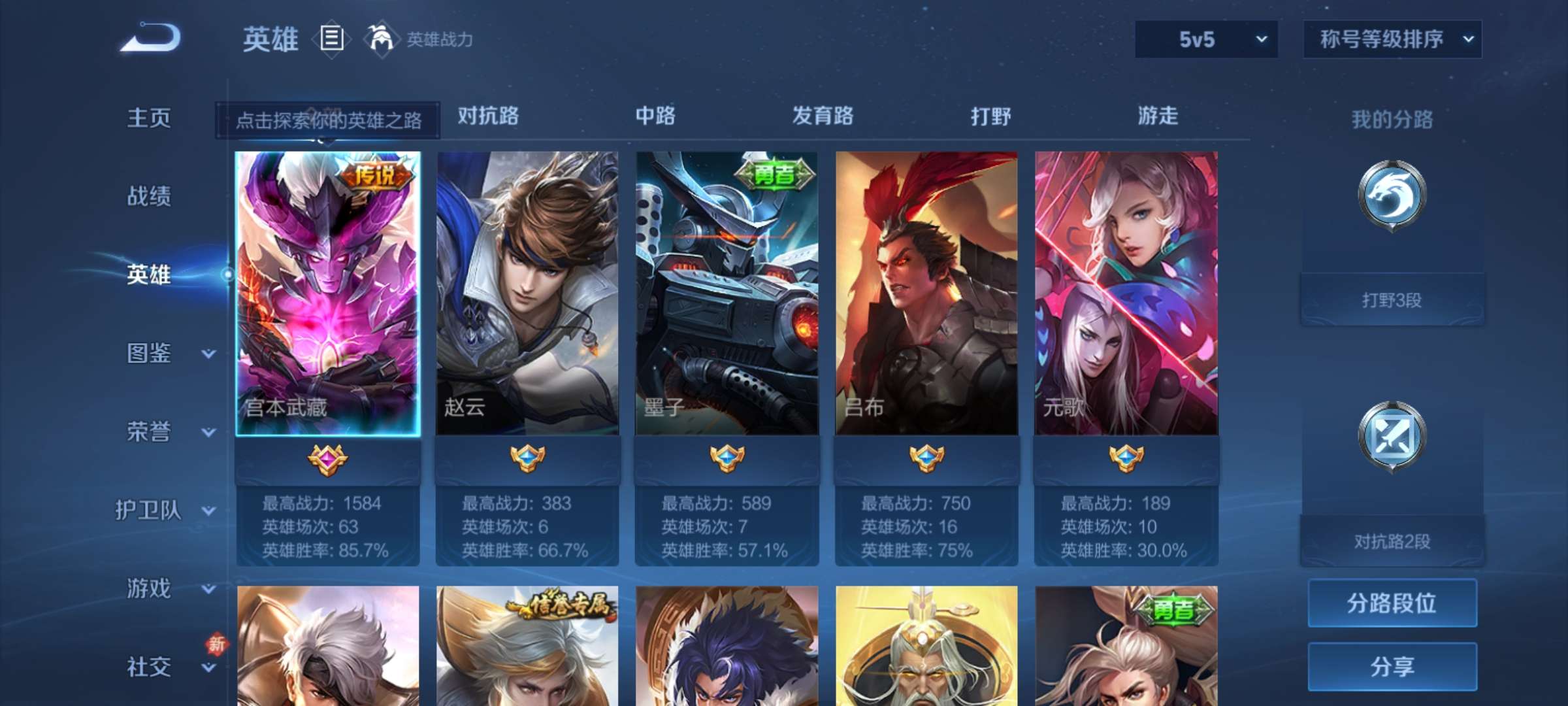Switch to the 中路 tab
The image size is (1568, 706).
pyautogui.click(x=655, y=116)
